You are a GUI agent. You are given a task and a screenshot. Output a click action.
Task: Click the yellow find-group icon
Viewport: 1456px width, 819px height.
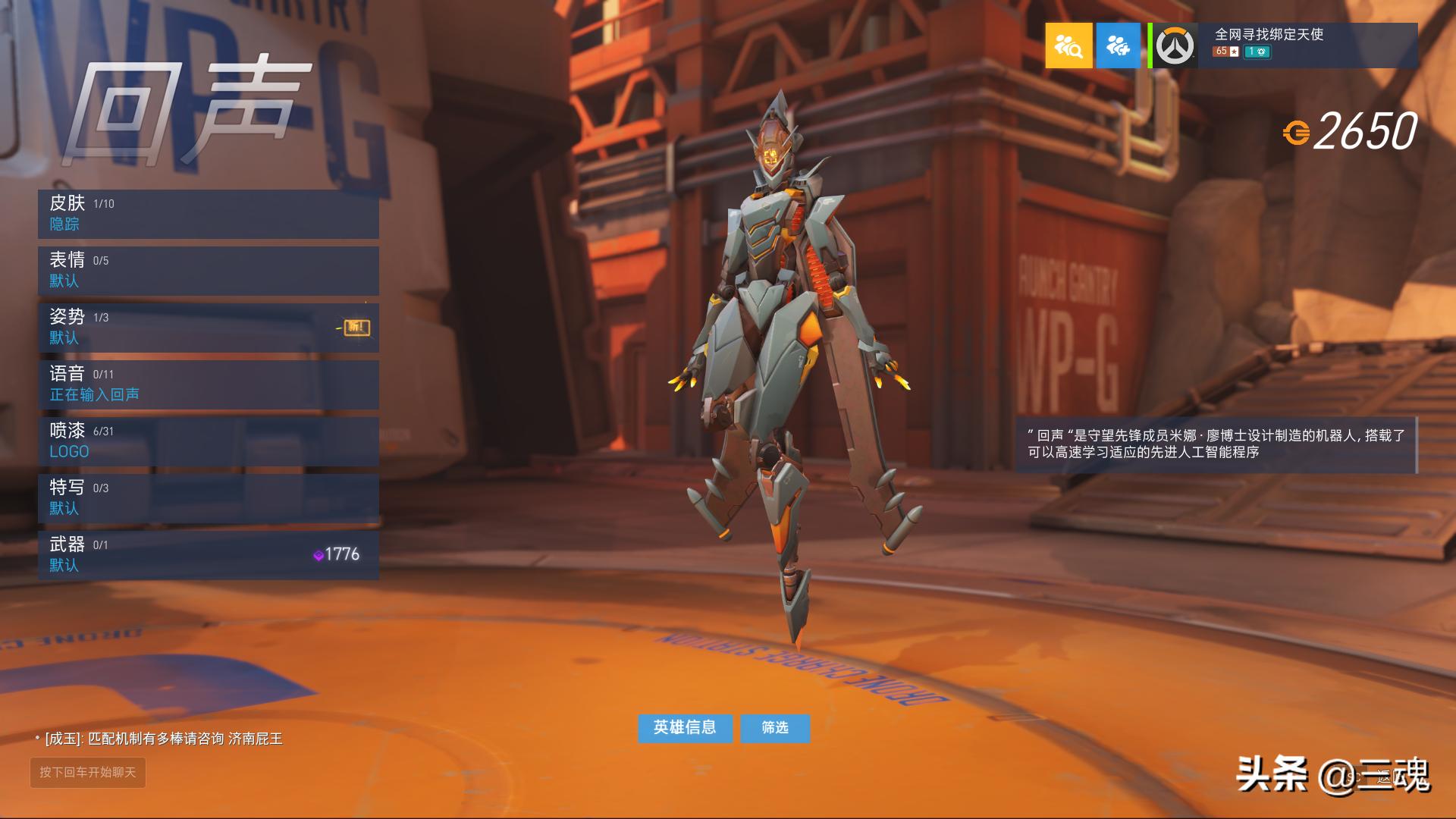[x=1068, y=45]
